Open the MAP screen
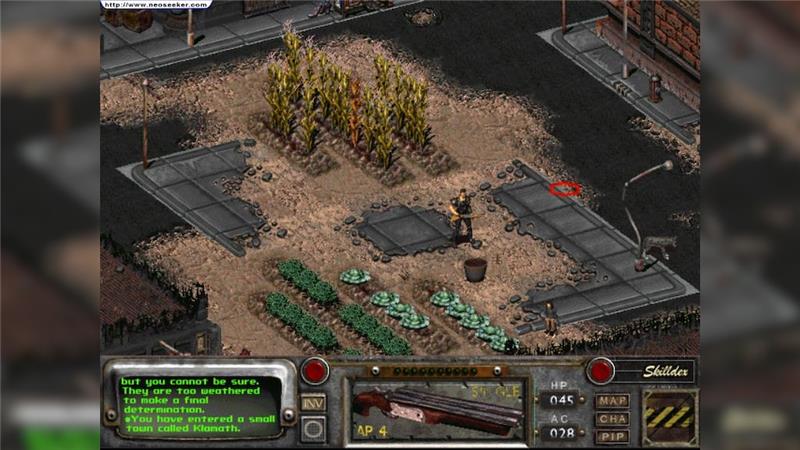The image size is (800, 450). click(612, 401)
